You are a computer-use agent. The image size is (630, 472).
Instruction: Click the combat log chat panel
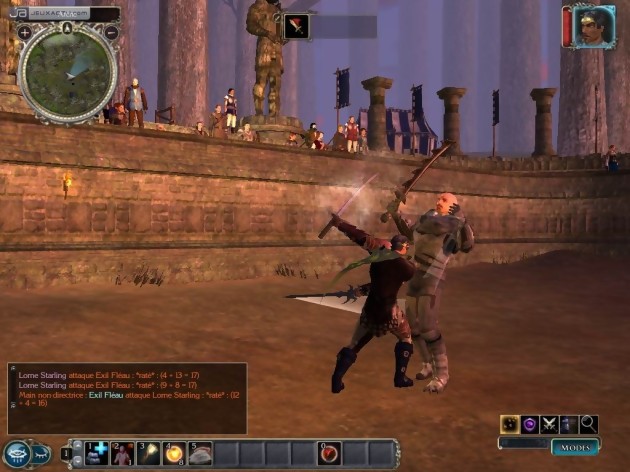point(126,397)
